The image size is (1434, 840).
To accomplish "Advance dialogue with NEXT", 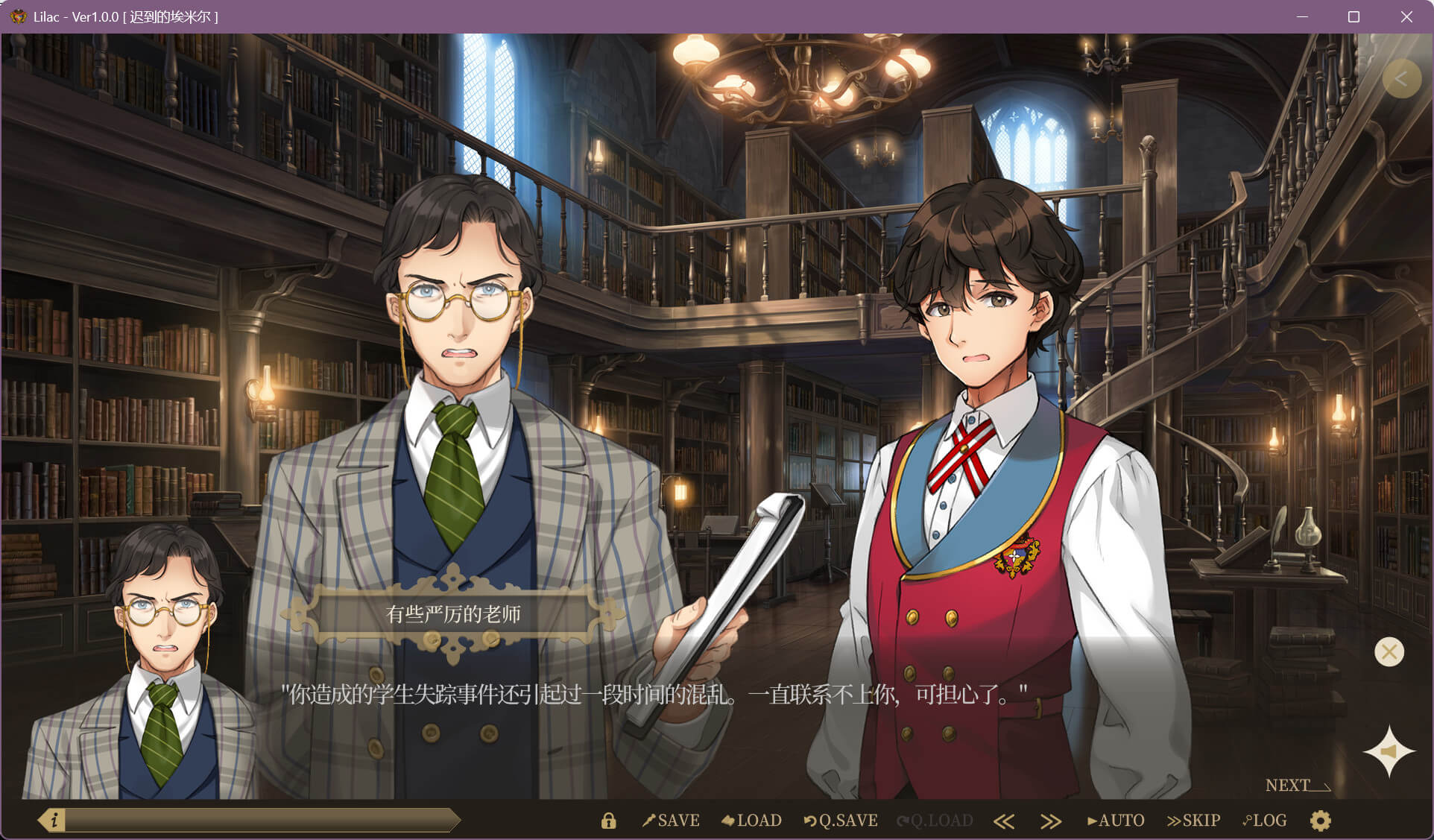I will point(1297,786).
